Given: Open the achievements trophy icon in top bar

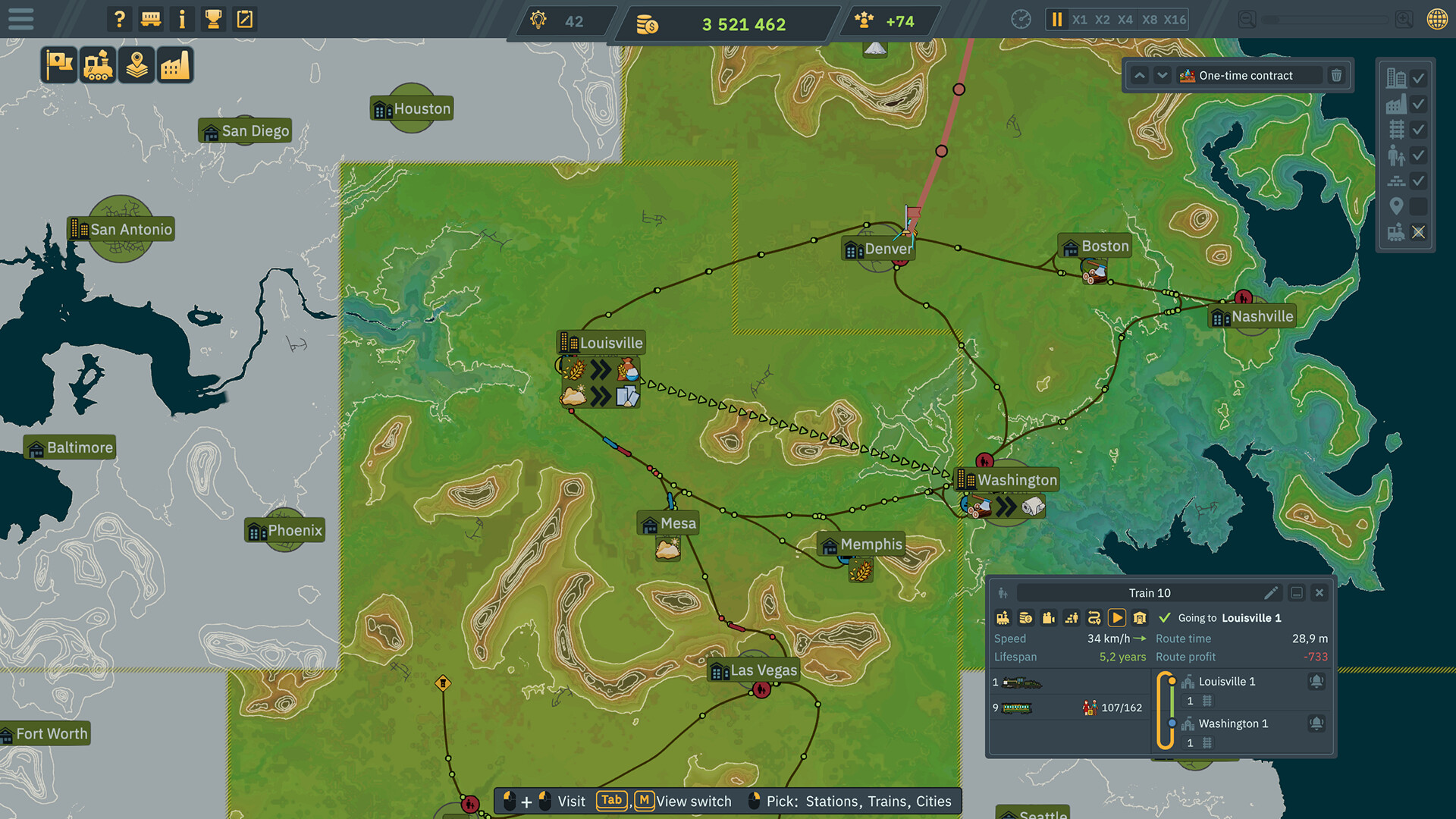Looking at the screenshot, I should [213, 19].
